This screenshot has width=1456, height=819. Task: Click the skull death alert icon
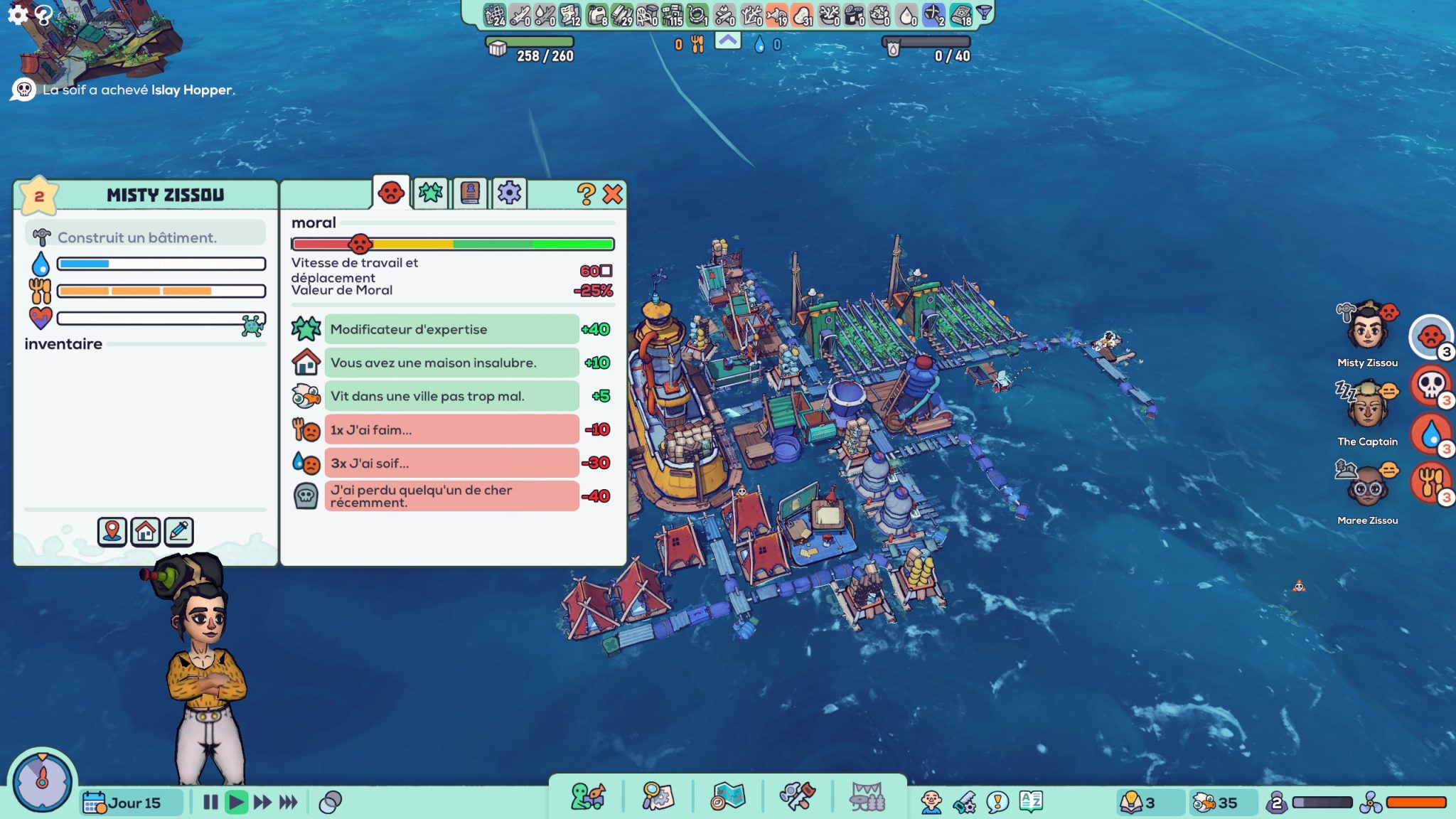(1430, 385)
